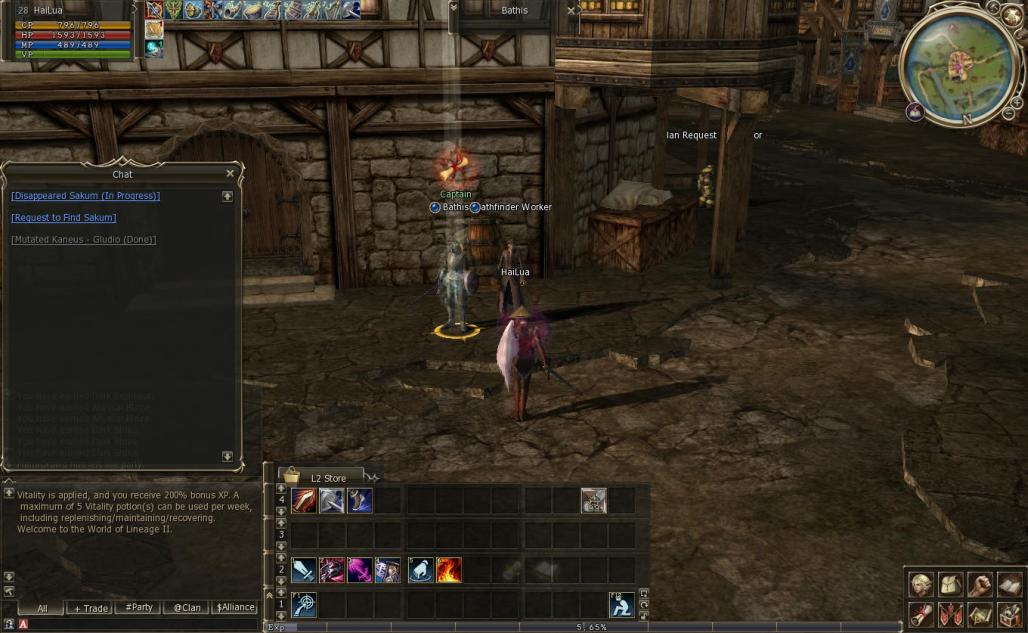1028x633 pixels.
Task: Switch to the $Alliance chat tab
Action: coord(235,608)
